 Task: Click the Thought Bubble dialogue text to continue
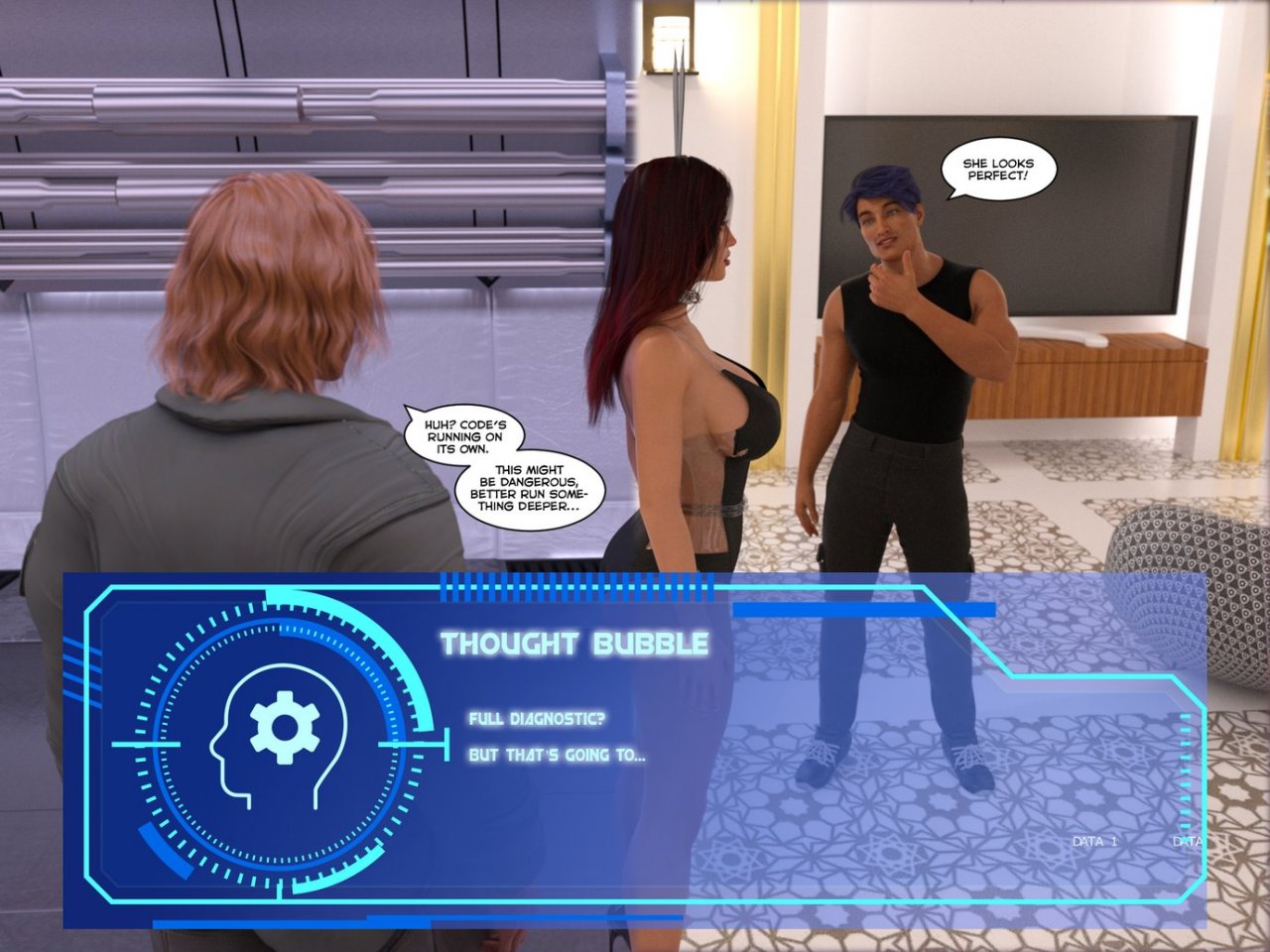tap(557, 737)
